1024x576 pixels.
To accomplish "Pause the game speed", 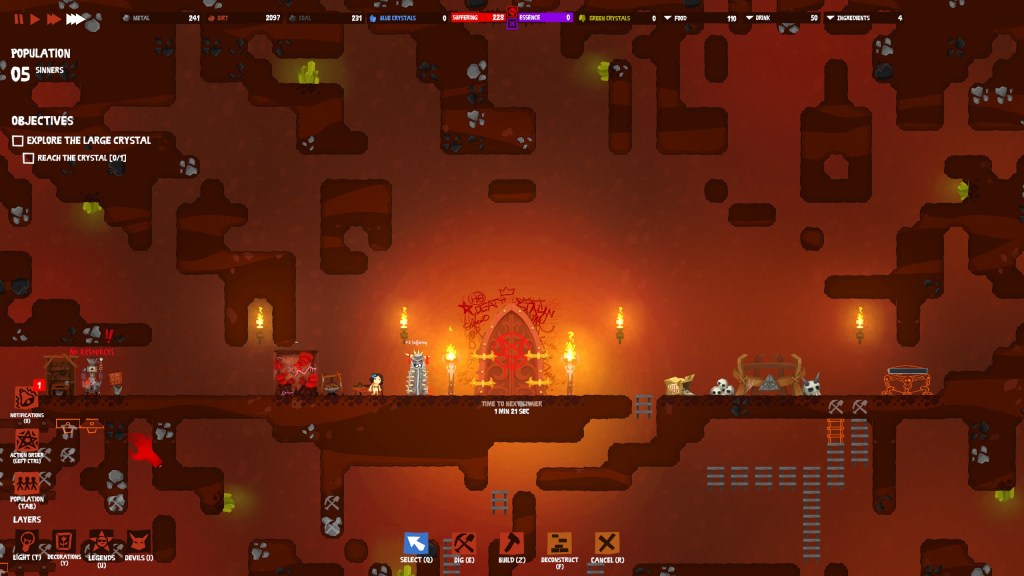I will click(x=19, y=18).
